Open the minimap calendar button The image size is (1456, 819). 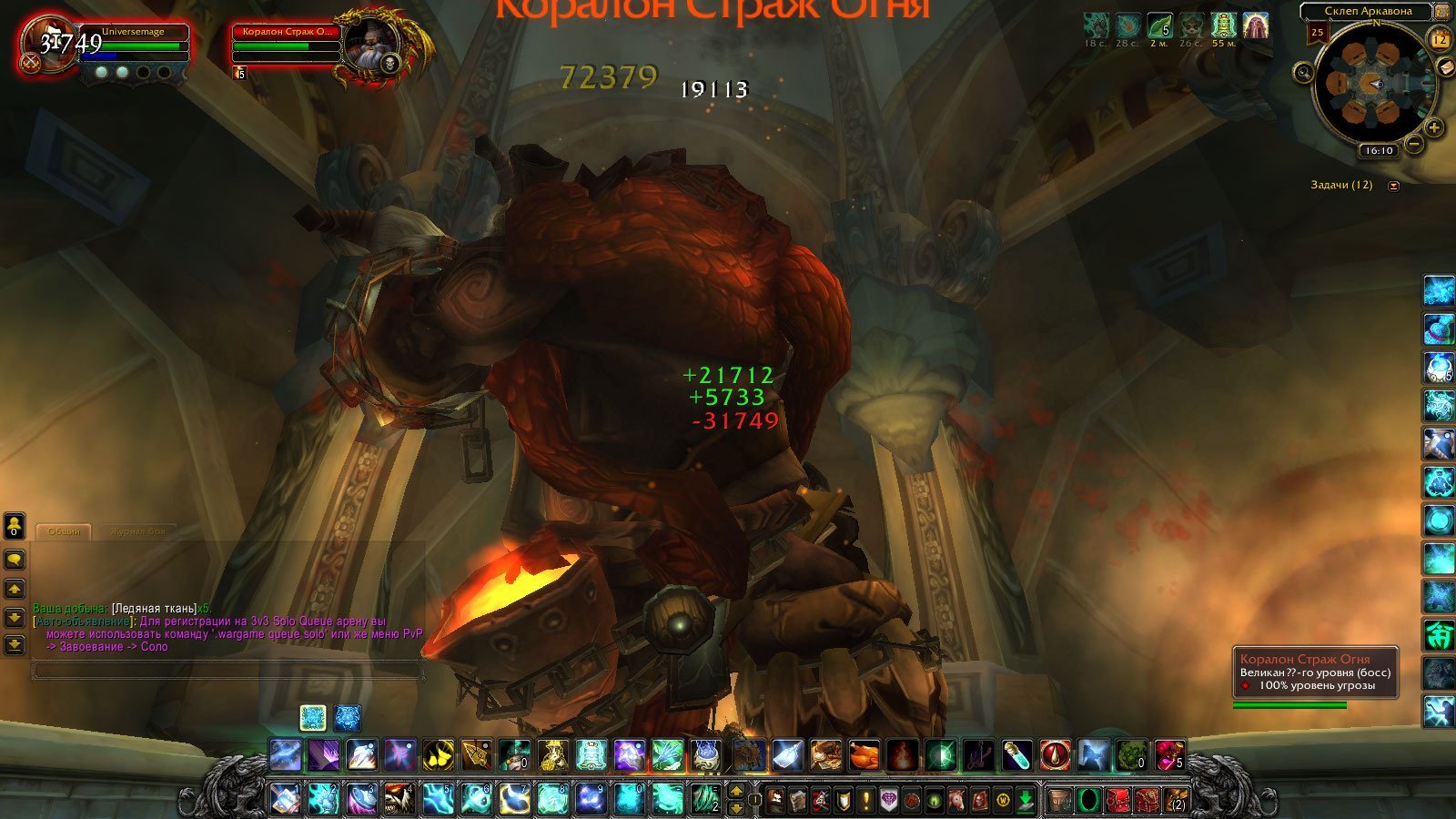coord(1440,39)
